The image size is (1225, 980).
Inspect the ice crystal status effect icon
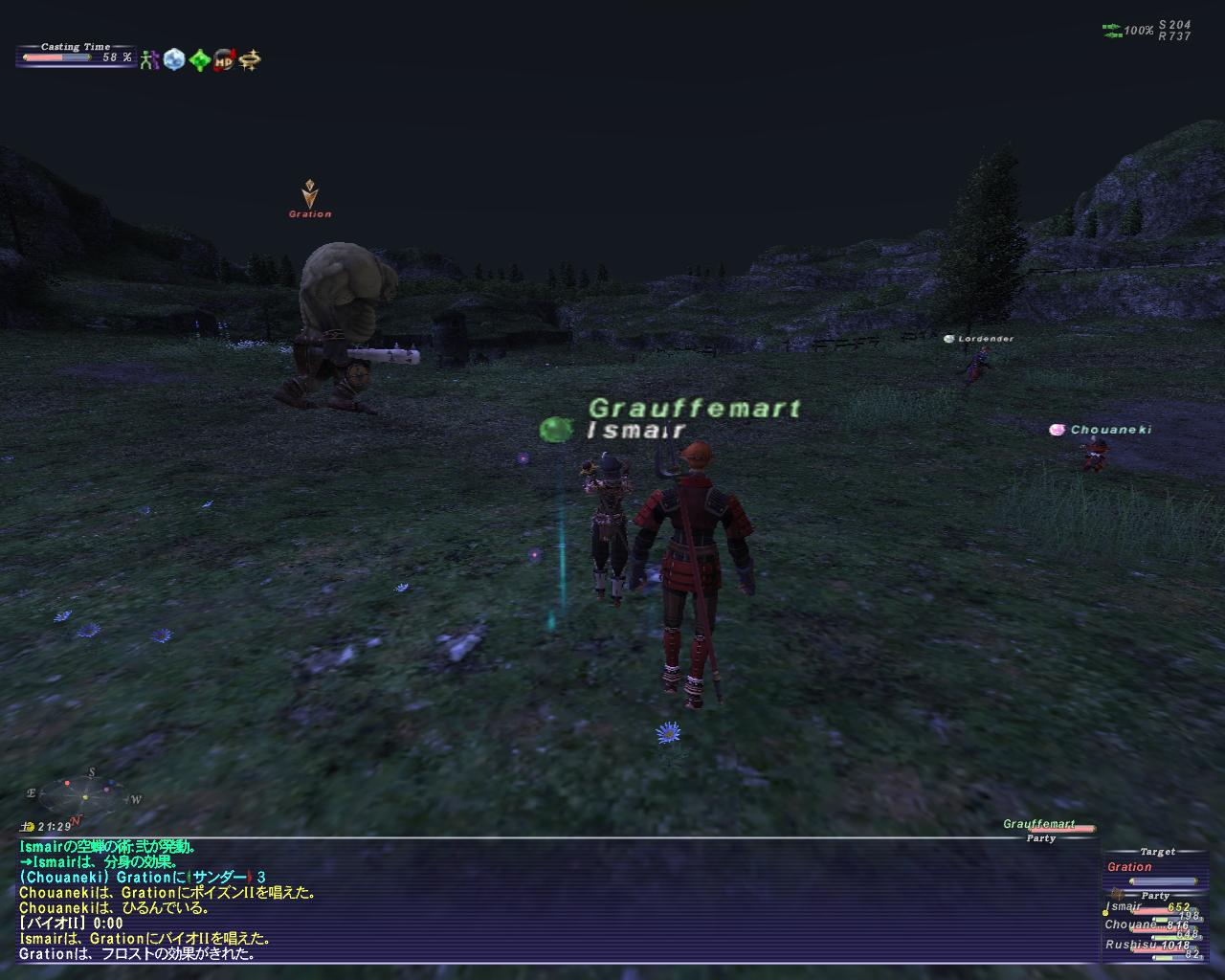(174, 60)
